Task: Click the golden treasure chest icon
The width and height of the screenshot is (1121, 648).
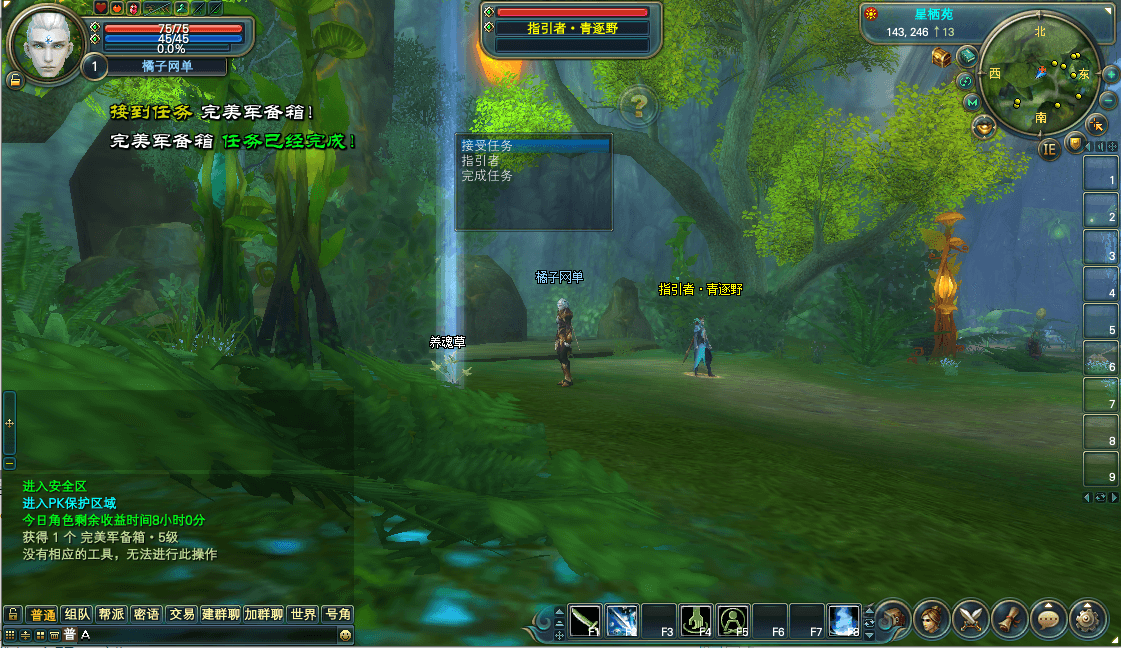Action: pos(941,57)
